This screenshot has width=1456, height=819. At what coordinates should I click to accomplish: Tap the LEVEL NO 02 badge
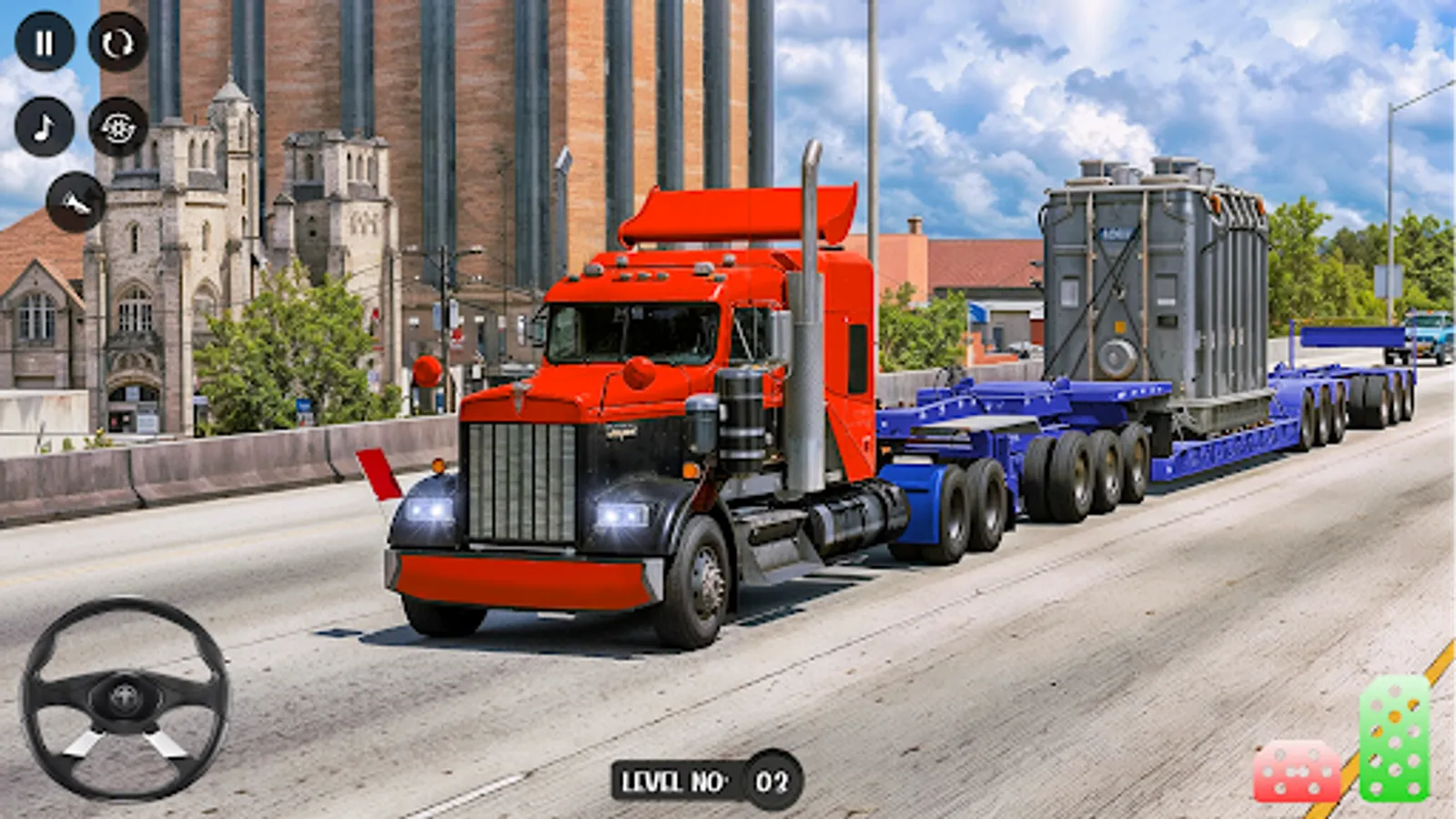[705, 778]
